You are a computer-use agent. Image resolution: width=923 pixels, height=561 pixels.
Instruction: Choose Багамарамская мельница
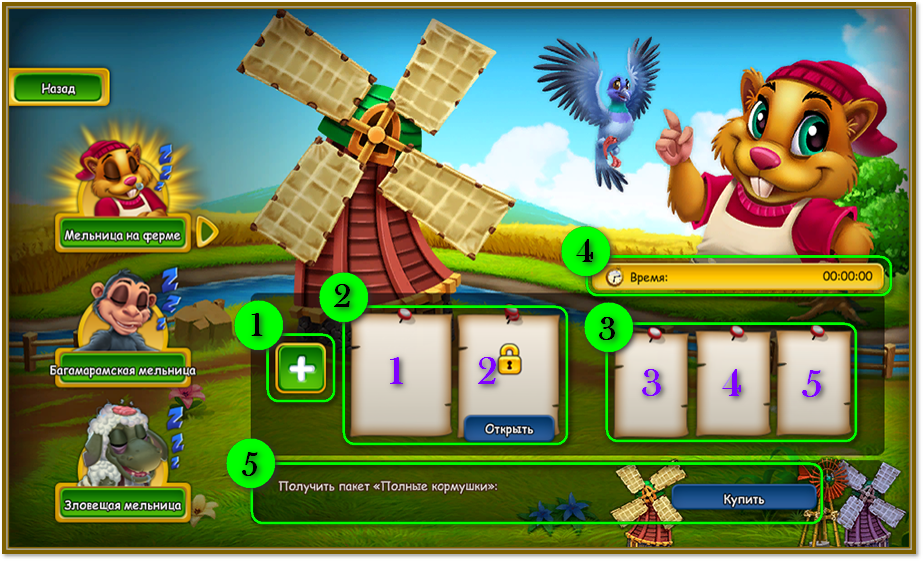point(122,368)
